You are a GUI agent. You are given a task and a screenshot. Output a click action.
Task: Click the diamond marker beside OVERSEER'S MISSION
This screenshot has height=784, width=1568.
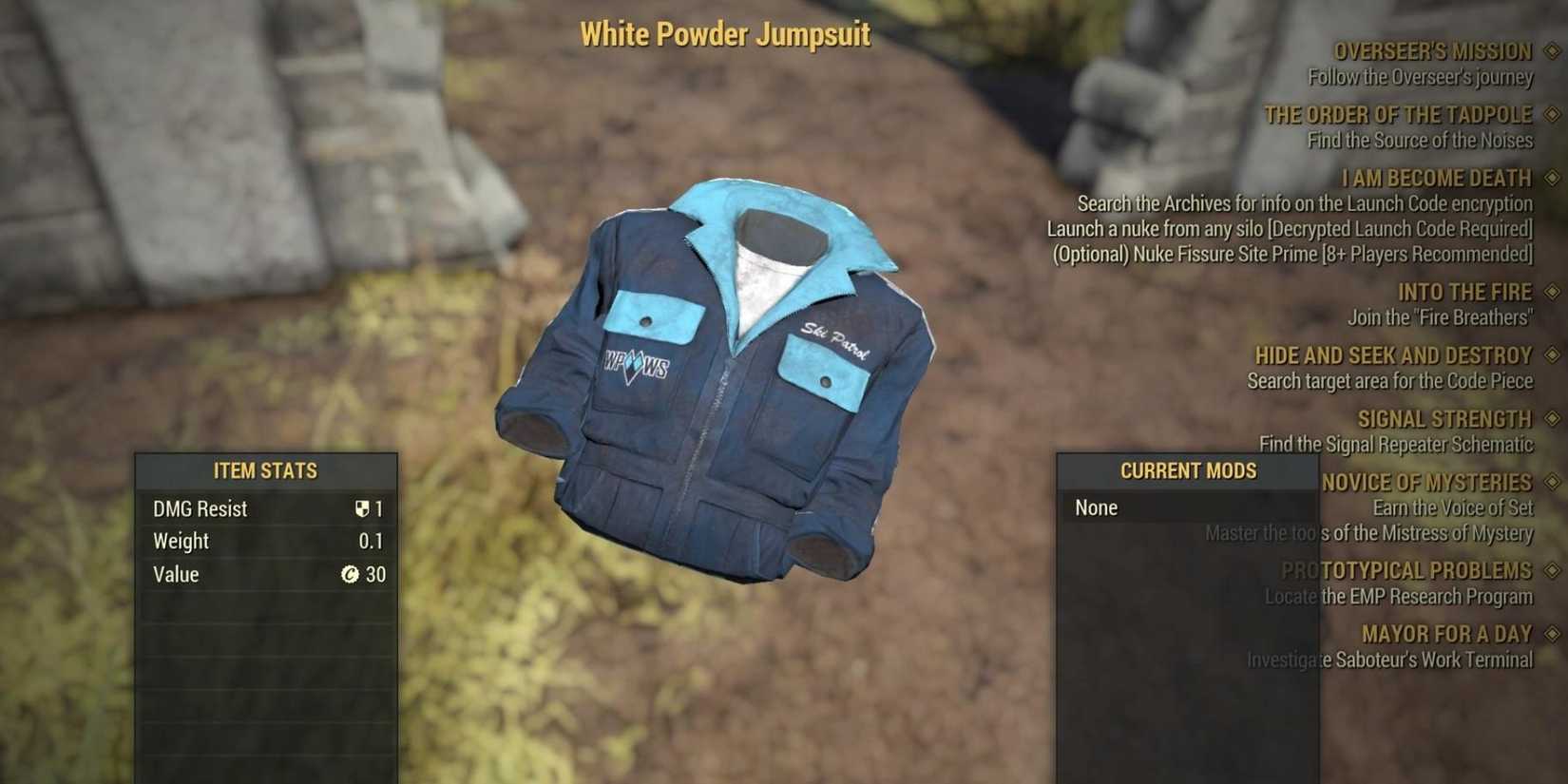[1549, 50]
